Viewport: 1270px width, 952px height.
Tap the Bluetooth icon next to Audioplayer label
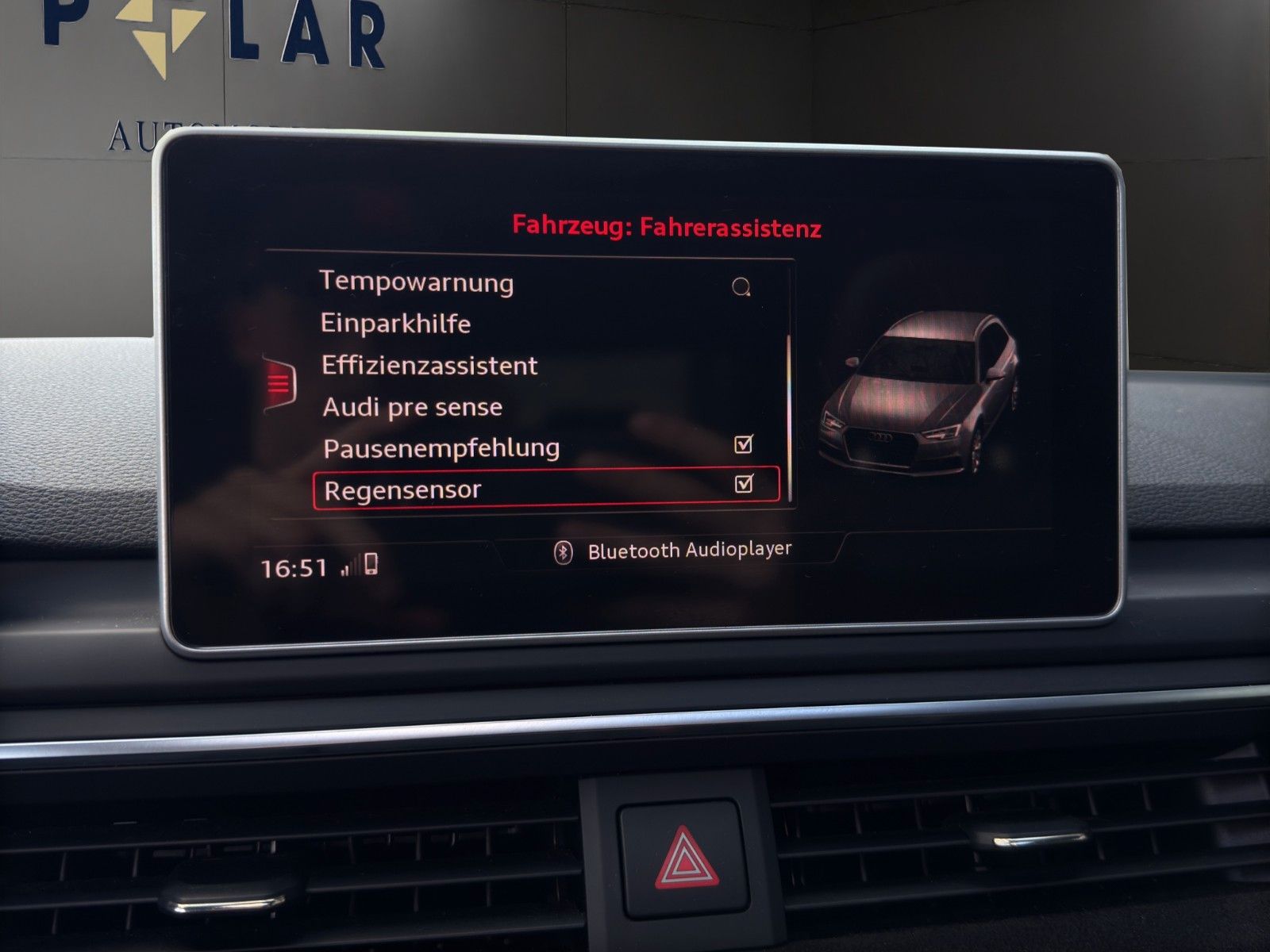coord(565,551)
